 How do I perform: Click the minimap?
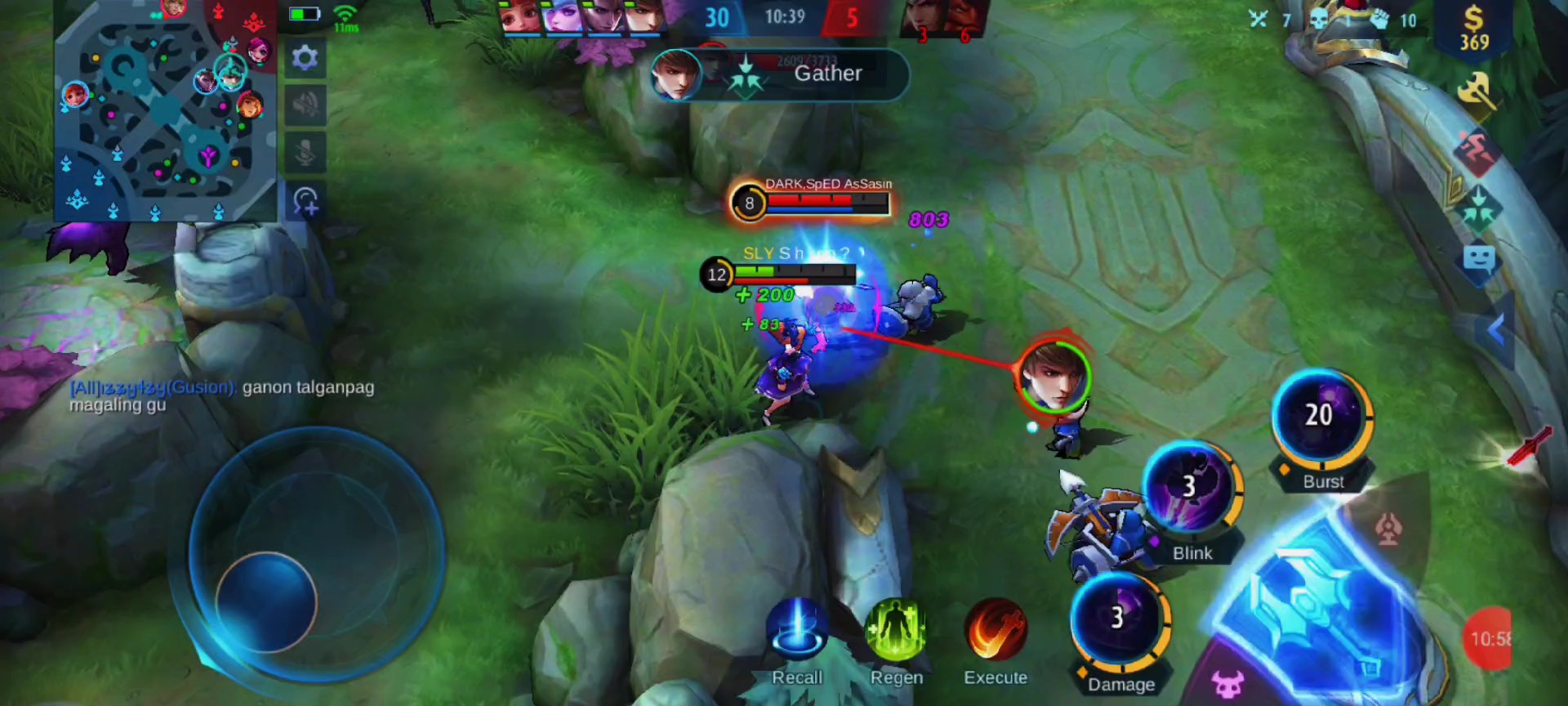(165, 110)
